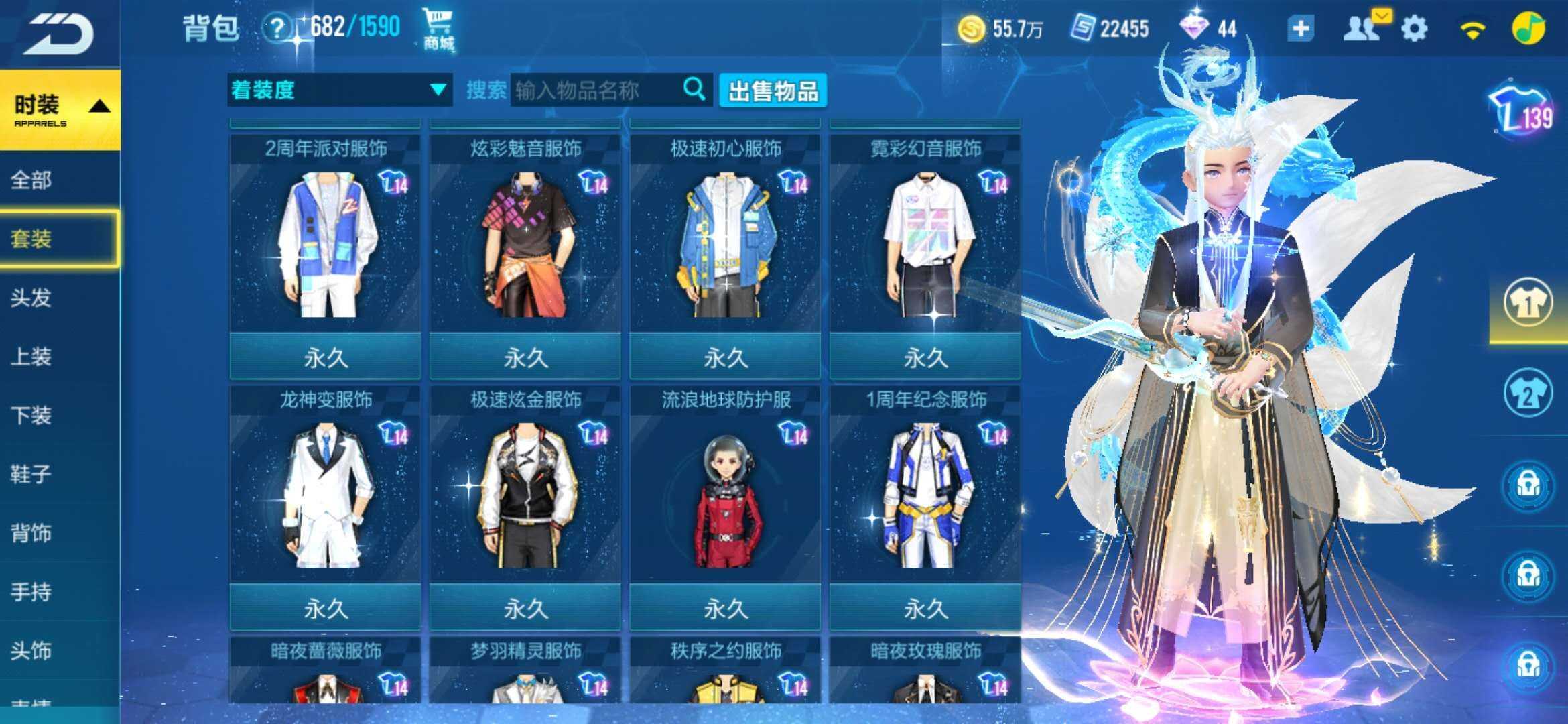Select the 头发 category in the sidebar

pyautogui.click(x=30, y=298)
